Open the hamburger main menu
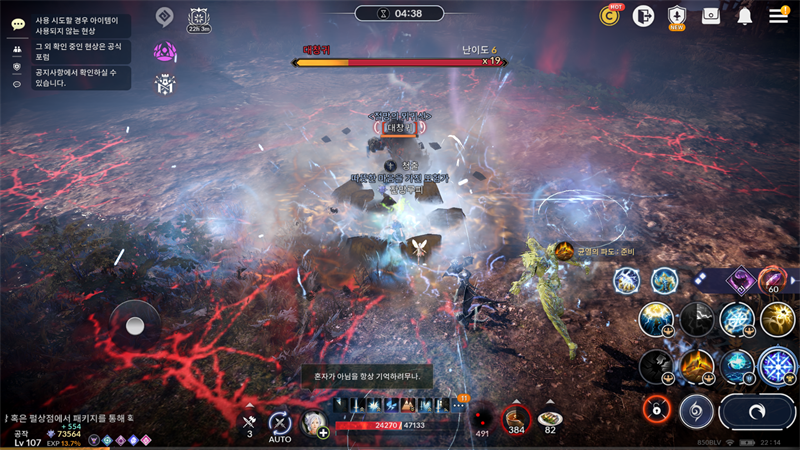 point(778,15)
